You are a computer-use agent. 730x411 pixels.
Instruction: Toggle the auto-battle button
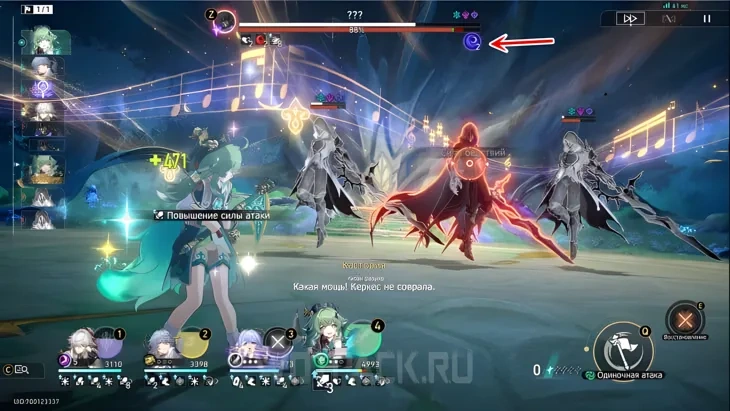coord(669,18)
